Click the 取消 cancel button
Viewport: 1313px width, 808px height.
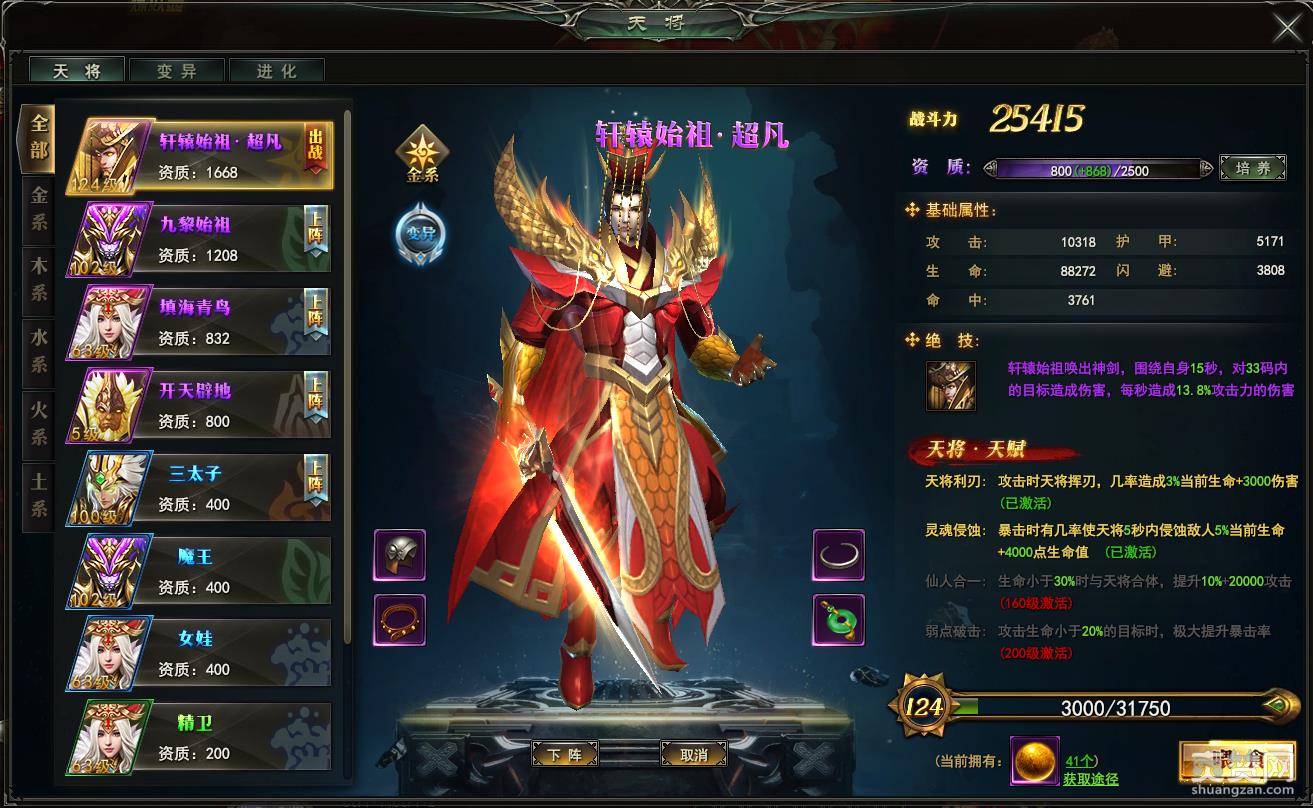[x=693, y=755]
